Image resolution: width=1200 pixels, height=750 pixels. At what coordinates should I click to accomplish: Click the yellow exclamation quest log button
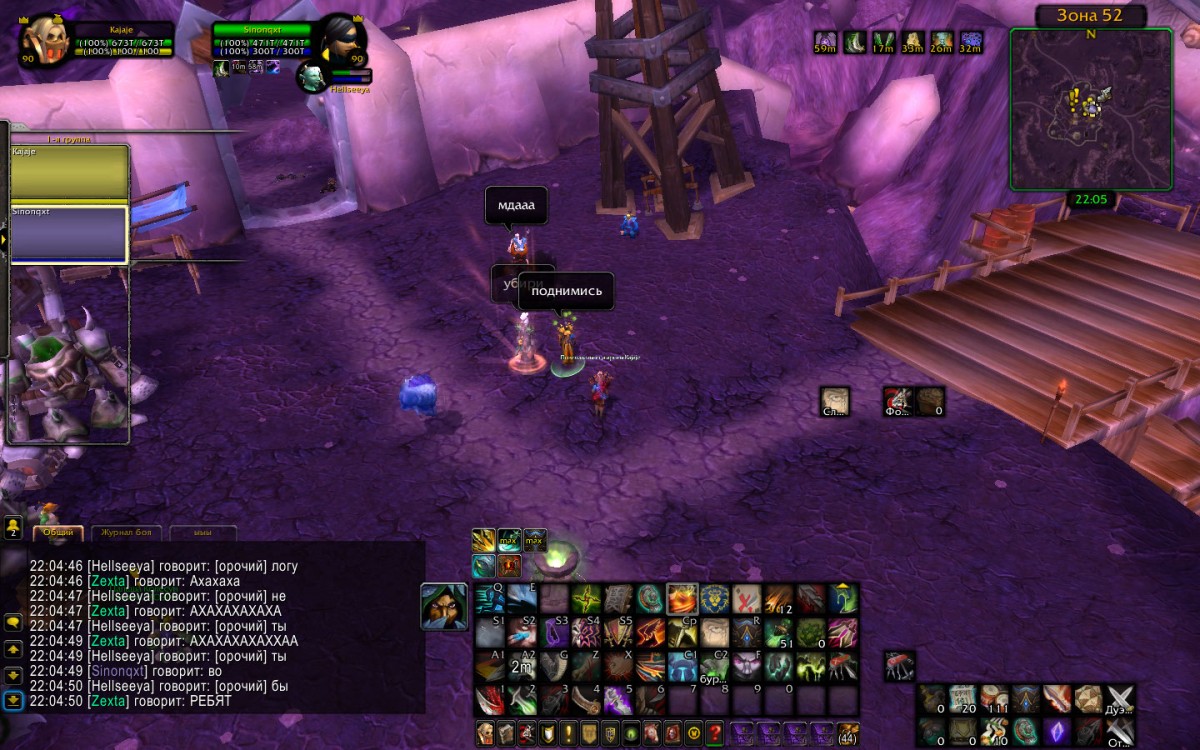click(569, 732)
